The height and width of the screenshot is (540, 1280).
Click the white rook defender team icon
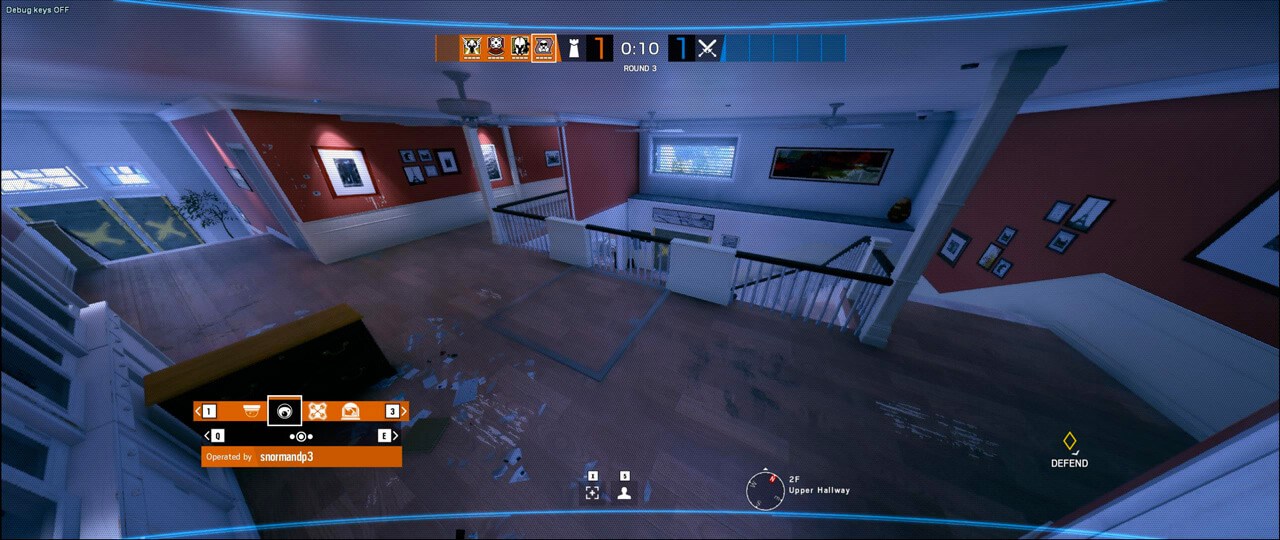click(x=574, y=48)
